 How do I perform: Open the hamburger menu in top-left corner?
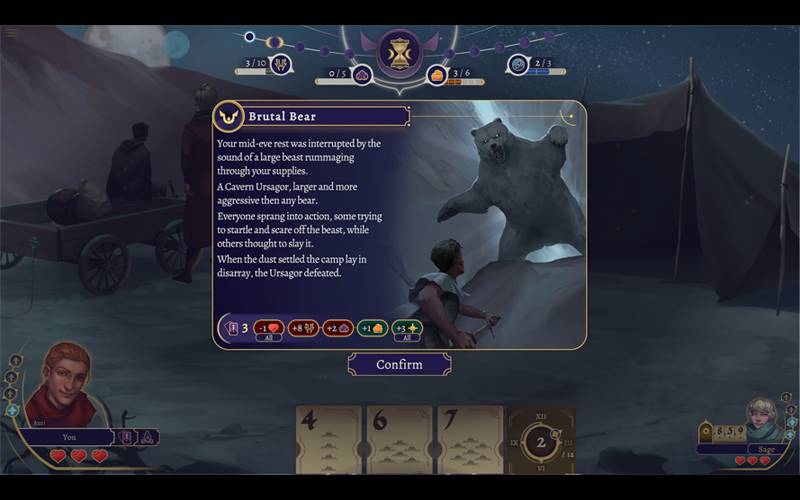11,32
